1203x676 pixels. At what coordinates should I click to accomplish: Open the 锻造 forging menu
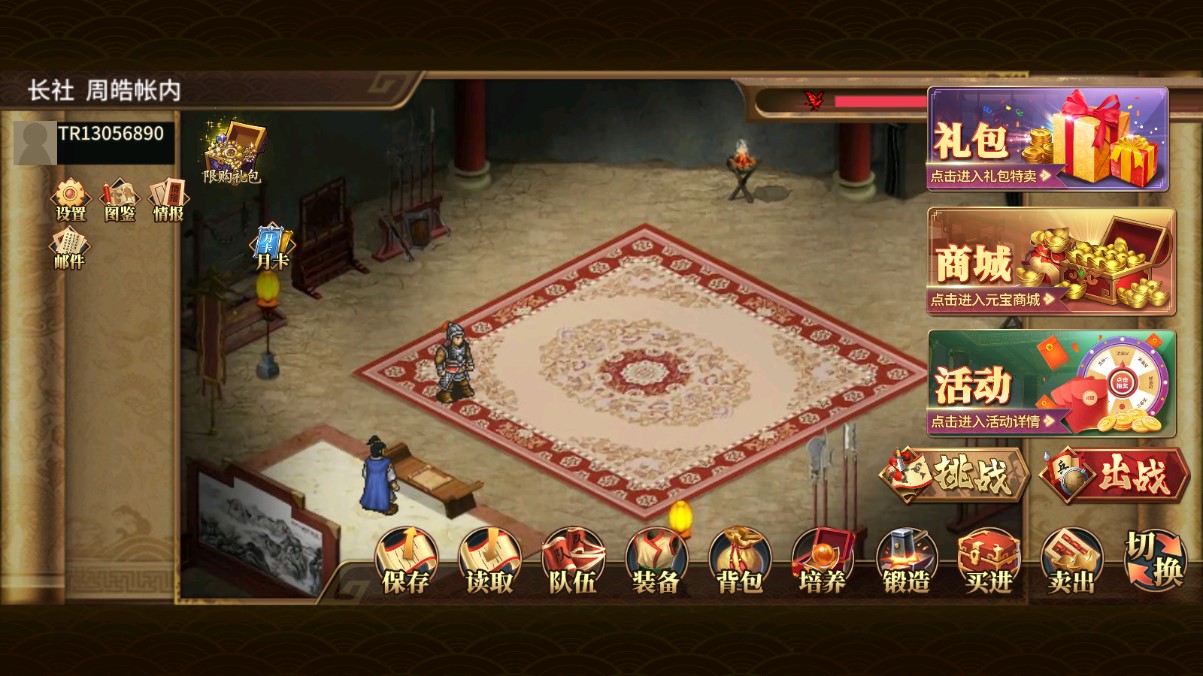[x=906, y=562]
